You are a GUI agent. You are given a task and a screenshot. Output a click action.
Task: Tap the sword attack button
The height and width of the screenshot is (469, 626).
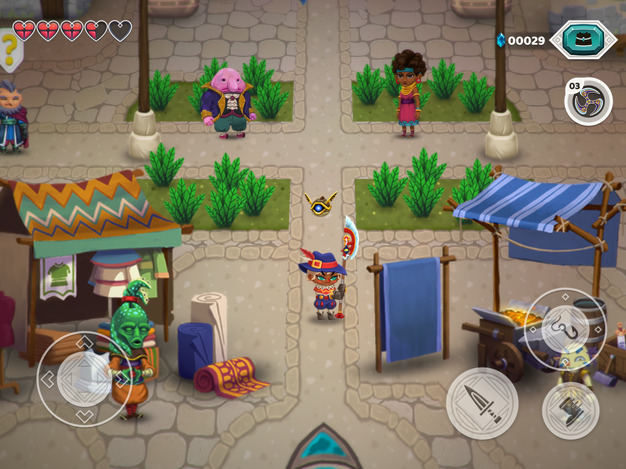[x=482, y=403]
